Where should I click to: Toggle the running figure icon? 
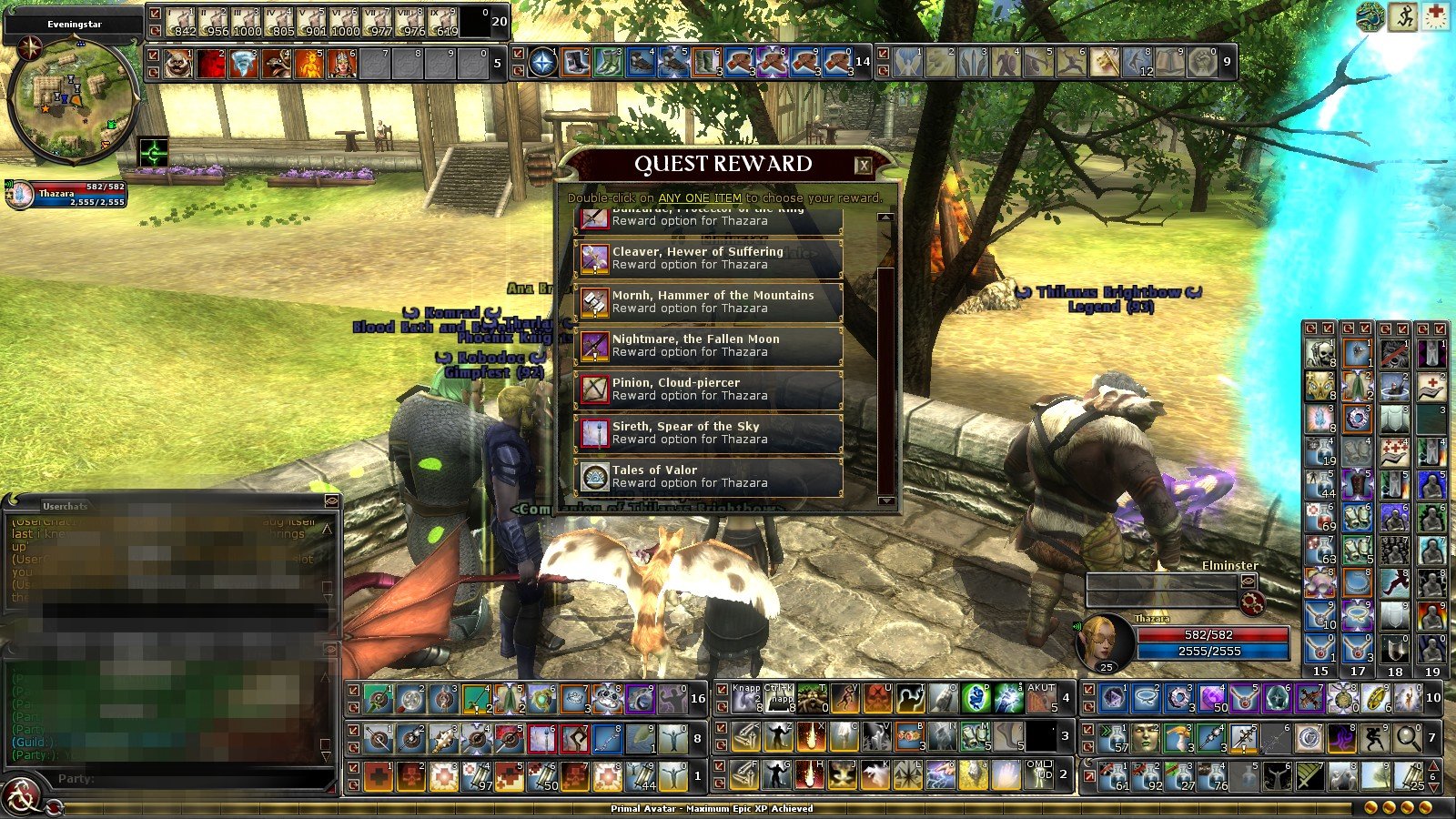pos(1402,17)
